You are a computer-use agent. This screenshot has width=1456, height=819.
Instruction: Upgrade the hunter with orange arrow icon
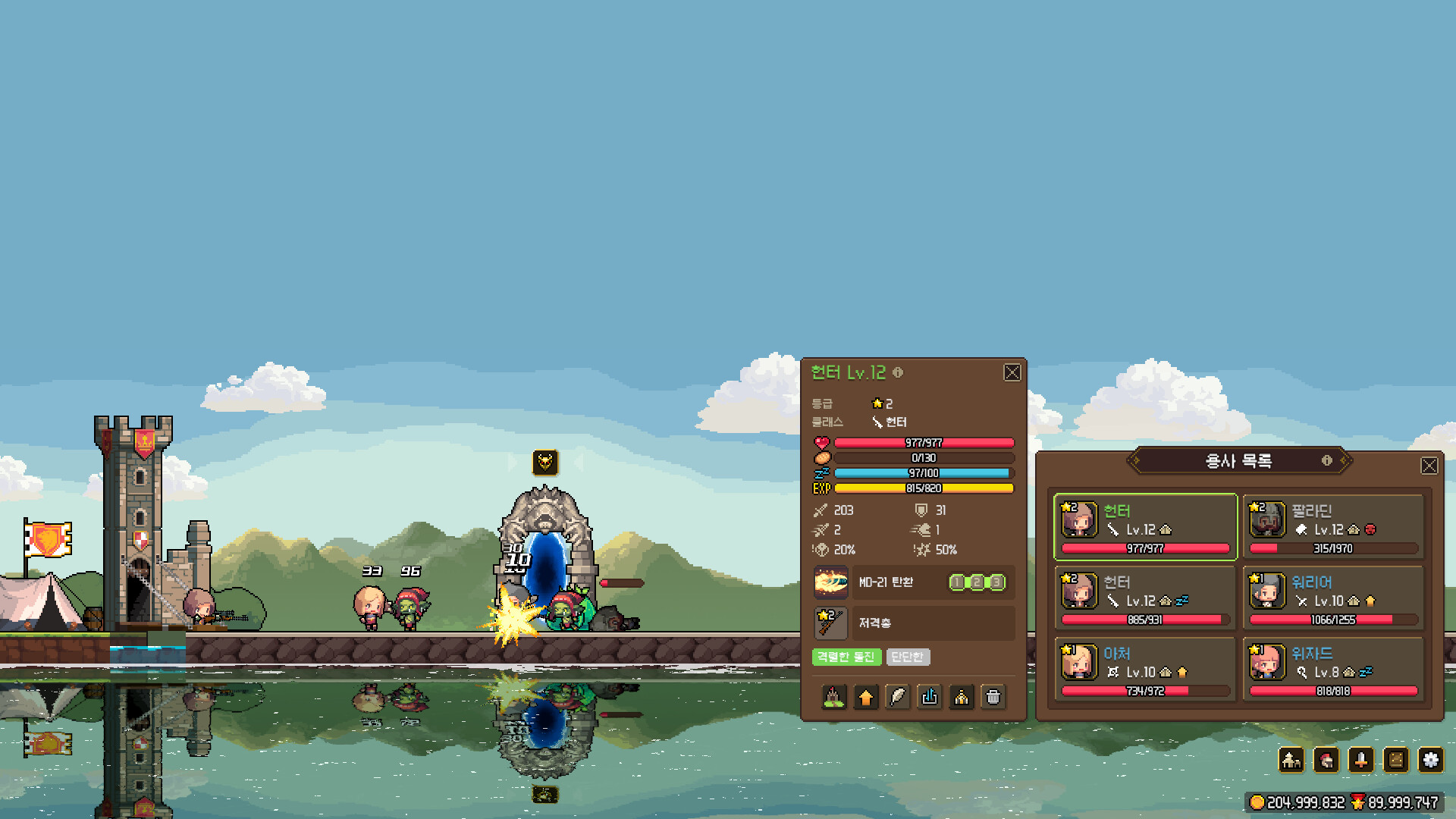865,697
